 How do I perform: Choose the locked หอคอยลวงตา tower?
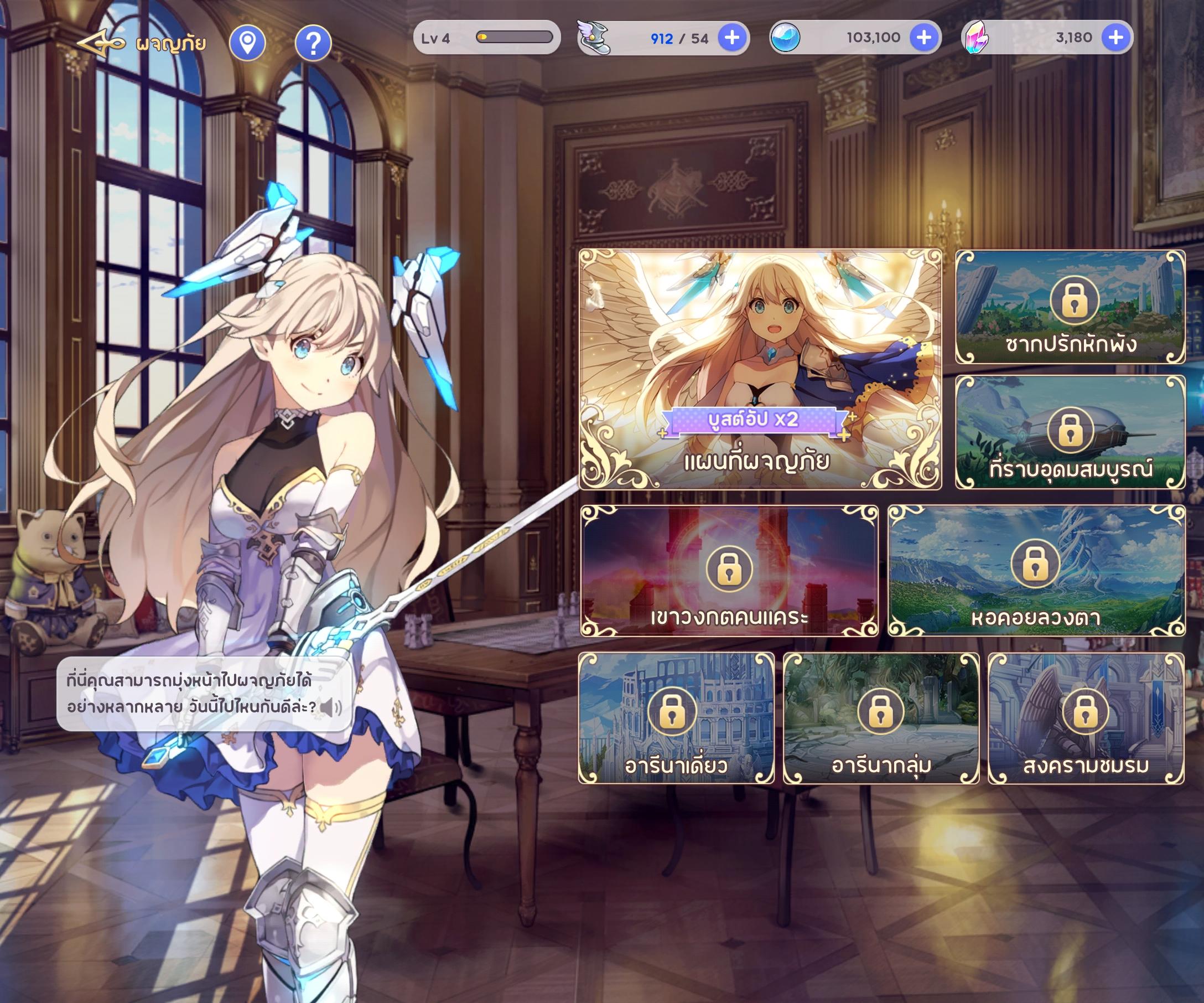click(x=1035, y=571)
